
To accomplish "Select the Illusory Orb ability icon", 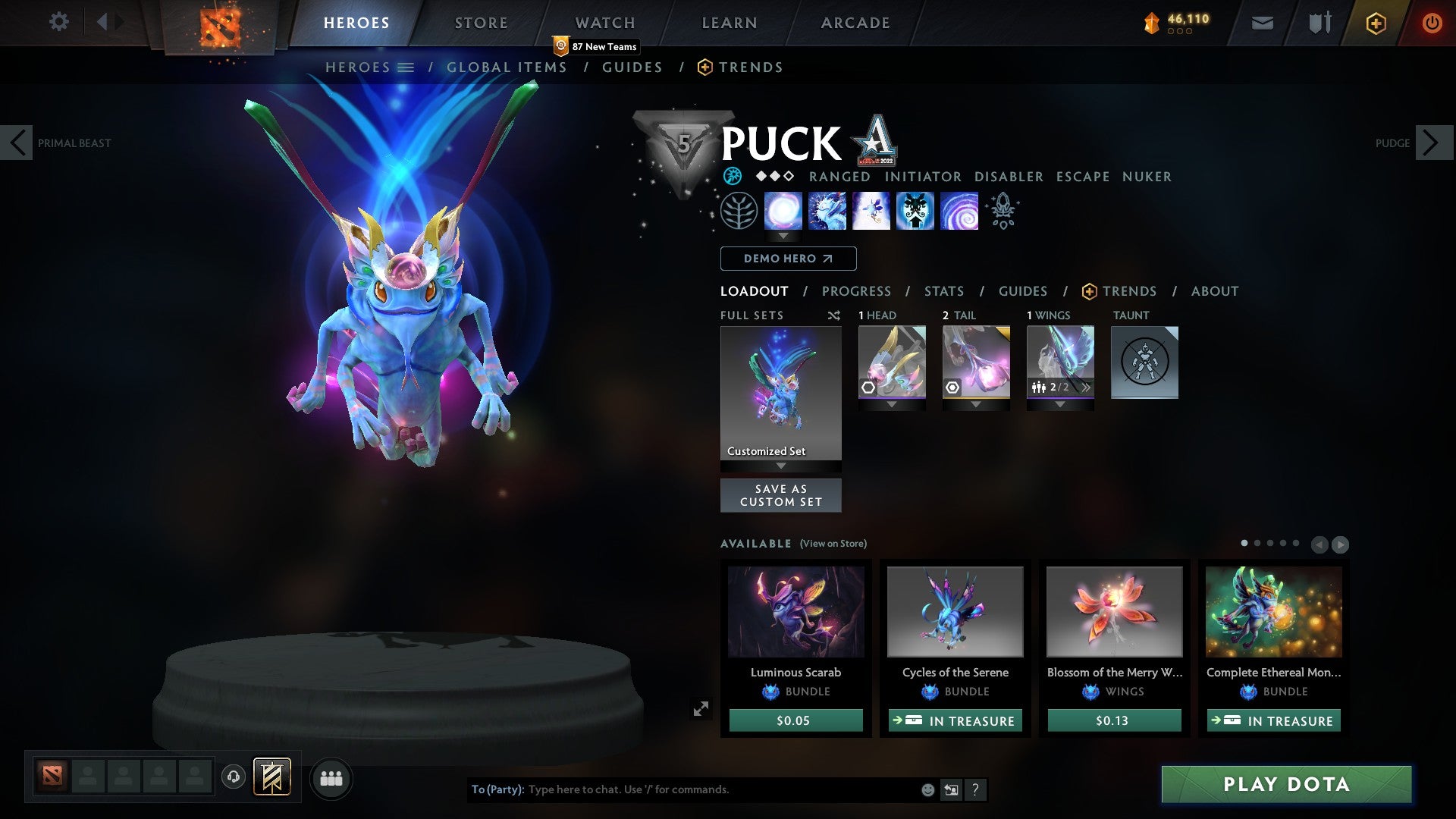I will 784,211.
